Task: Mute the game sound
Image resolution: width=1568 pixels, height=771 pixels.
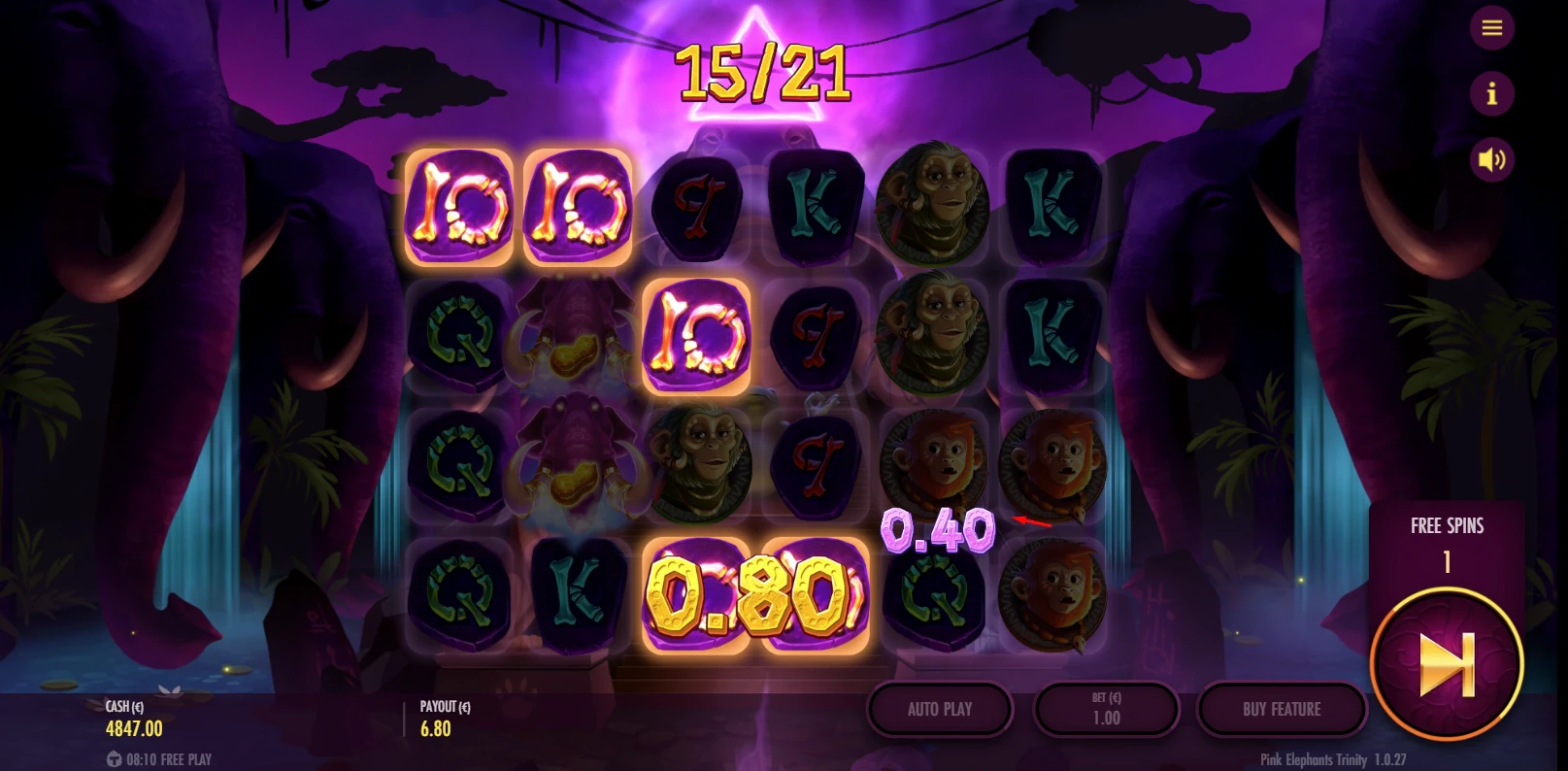Action: 1492,159
